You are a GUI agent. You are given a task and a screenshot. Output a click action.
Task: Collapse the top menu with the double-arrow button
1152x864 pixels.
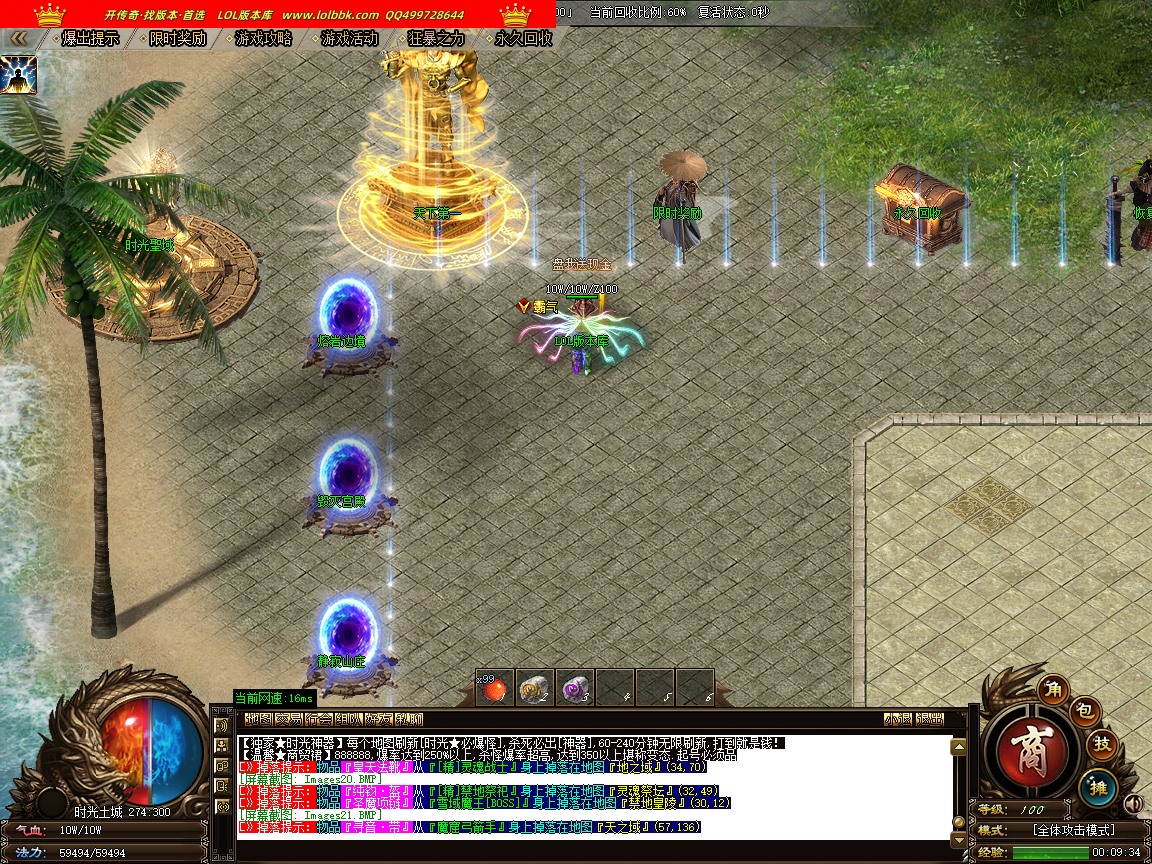(18, 39)
